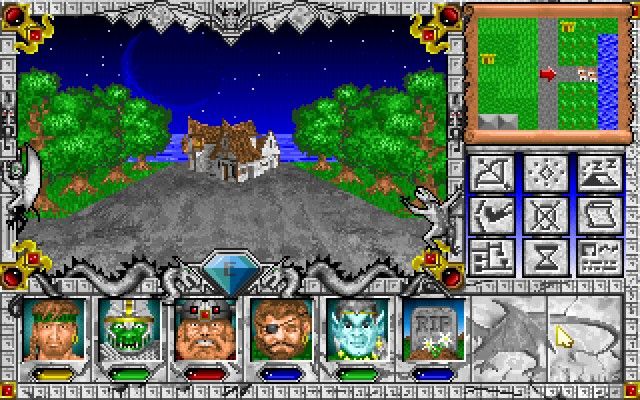Rest the party with the tent icon

point(599,172)
